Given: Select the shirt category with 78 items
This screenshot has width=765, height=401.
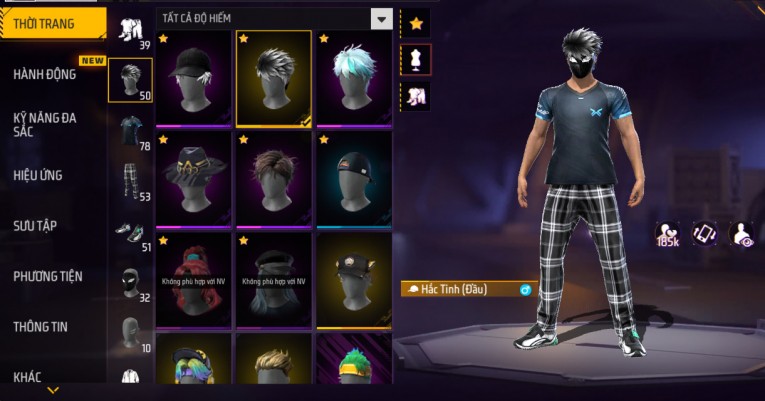Looking at the screenshot, I should [x=130, y=130].
